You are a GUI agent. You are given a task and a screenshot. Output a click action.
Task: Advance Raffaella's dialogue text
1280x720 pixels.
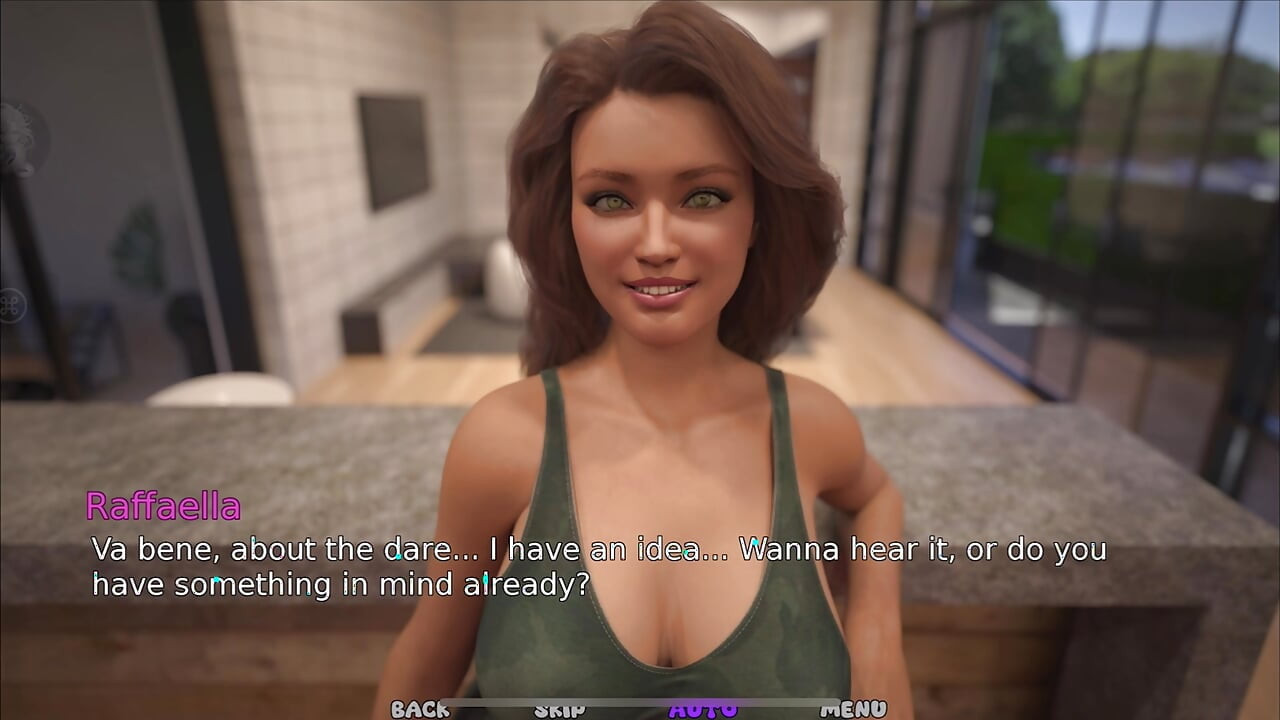coord(598,566)
